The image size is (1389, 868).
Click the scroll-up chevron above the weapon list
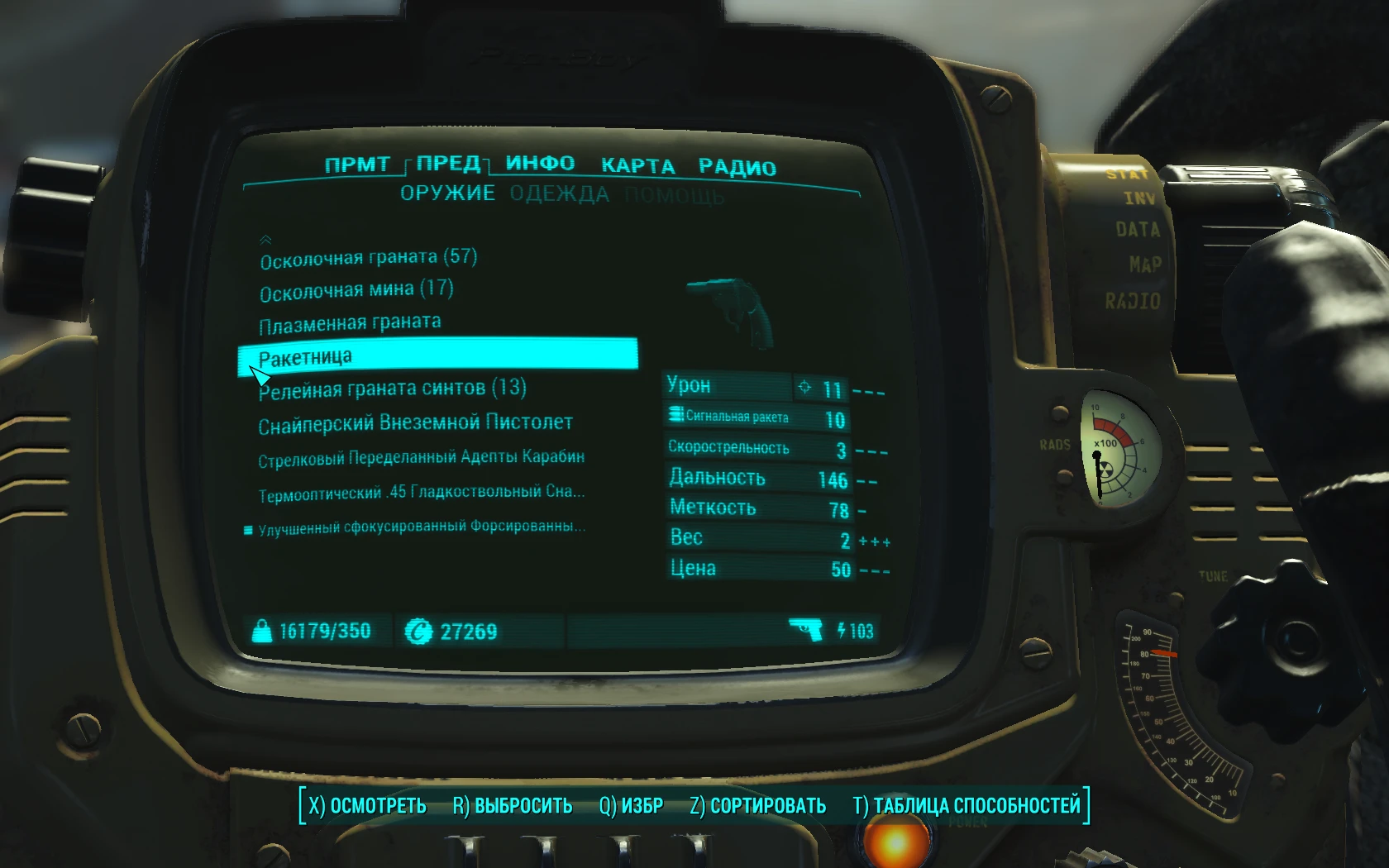pyautogui.click(x=265, y=240)
